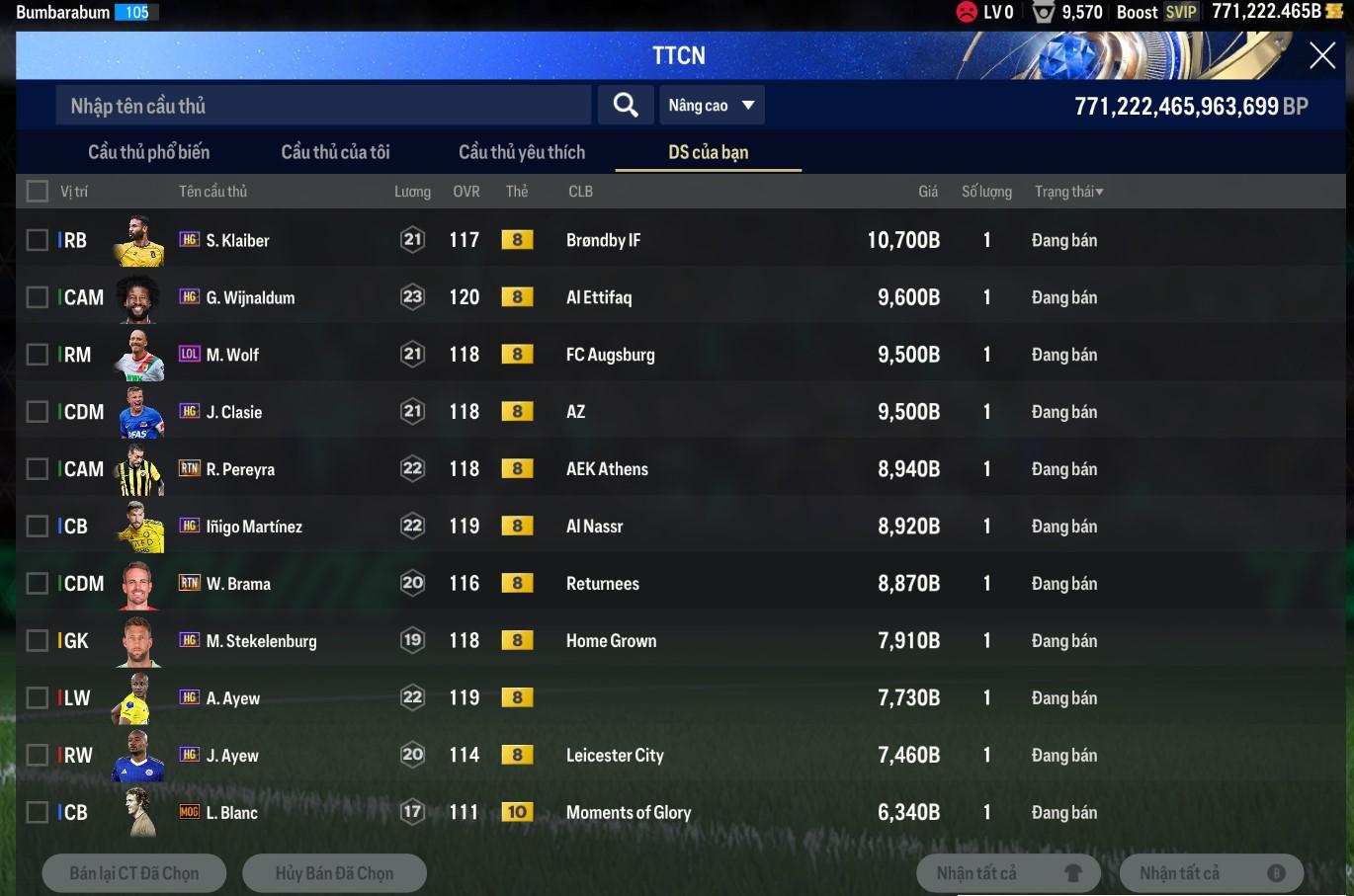
Task: Close the TTCN window
Action: pos(1321,55)
